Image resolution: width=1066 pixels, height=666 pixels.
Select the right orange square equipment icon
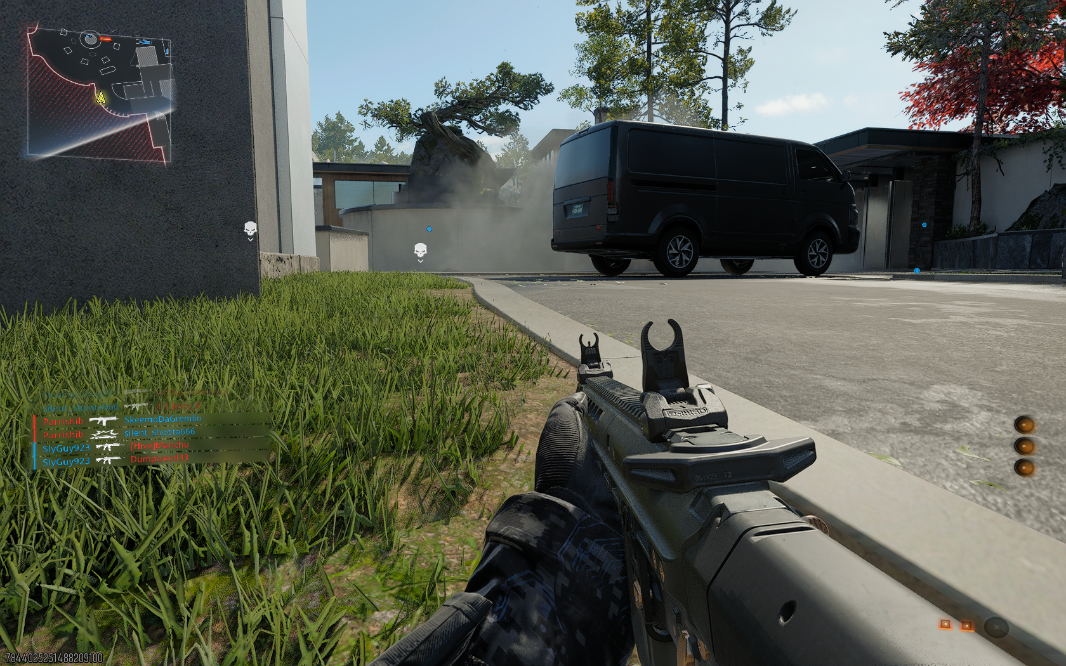coord(967,625)
